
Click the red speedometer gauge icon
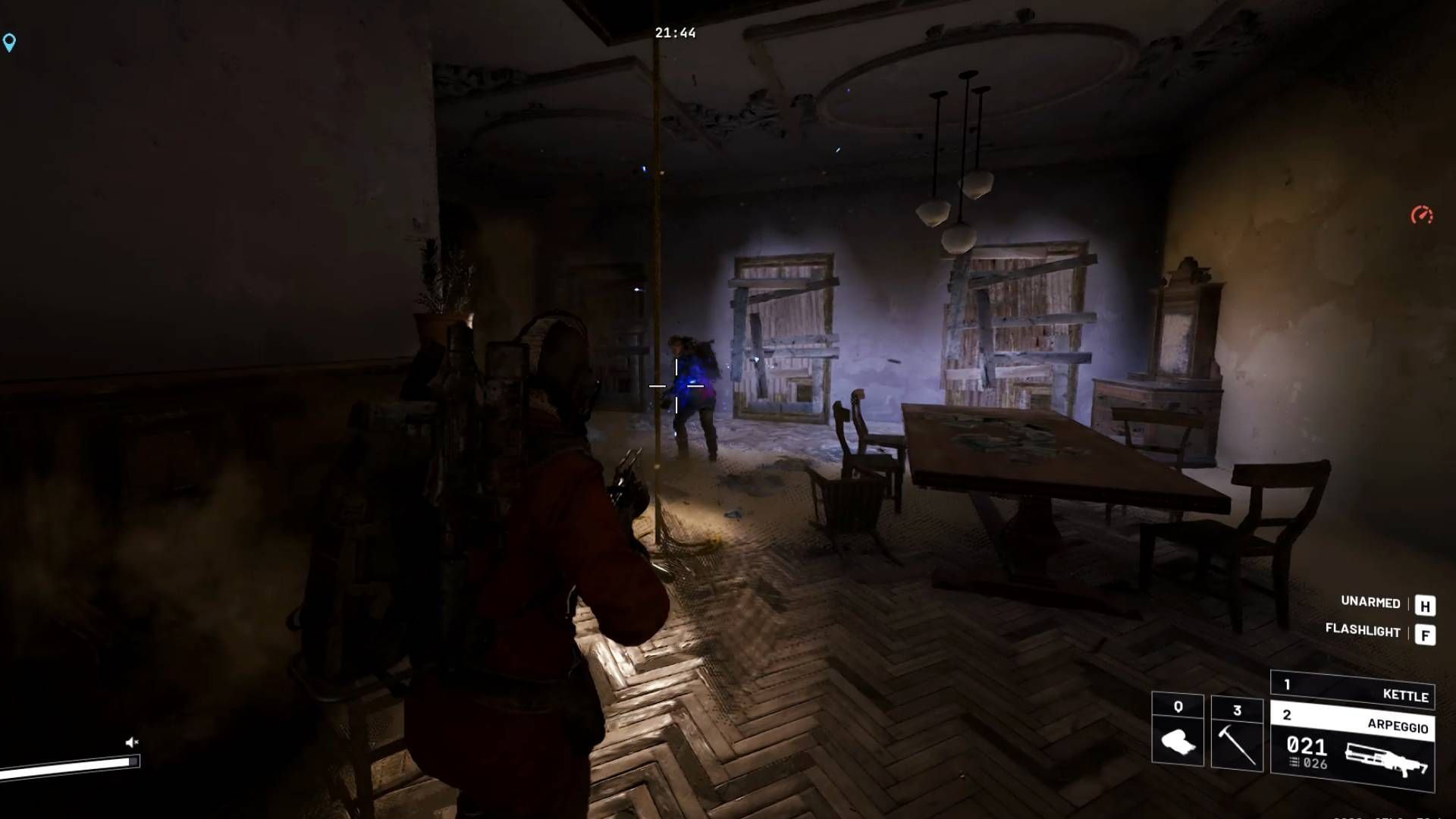tap(1422, 215)
